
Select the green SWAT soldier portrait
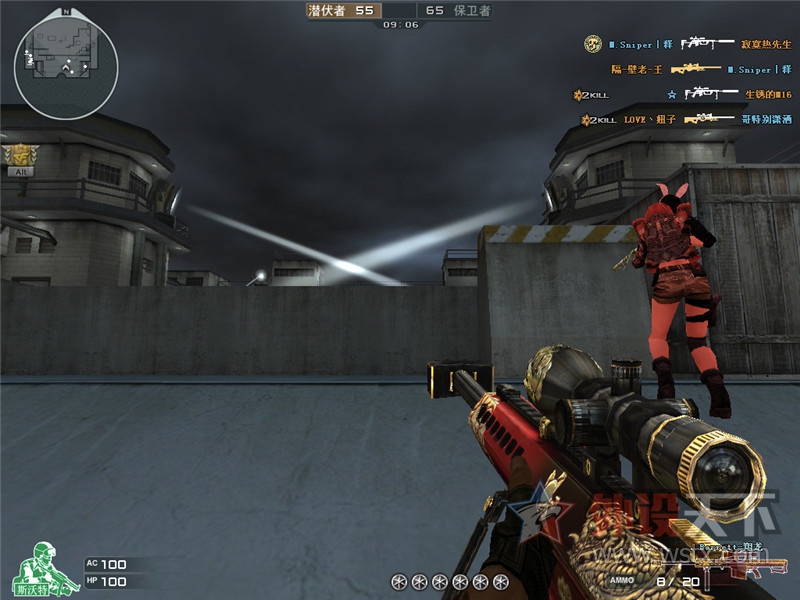[38, 567]
